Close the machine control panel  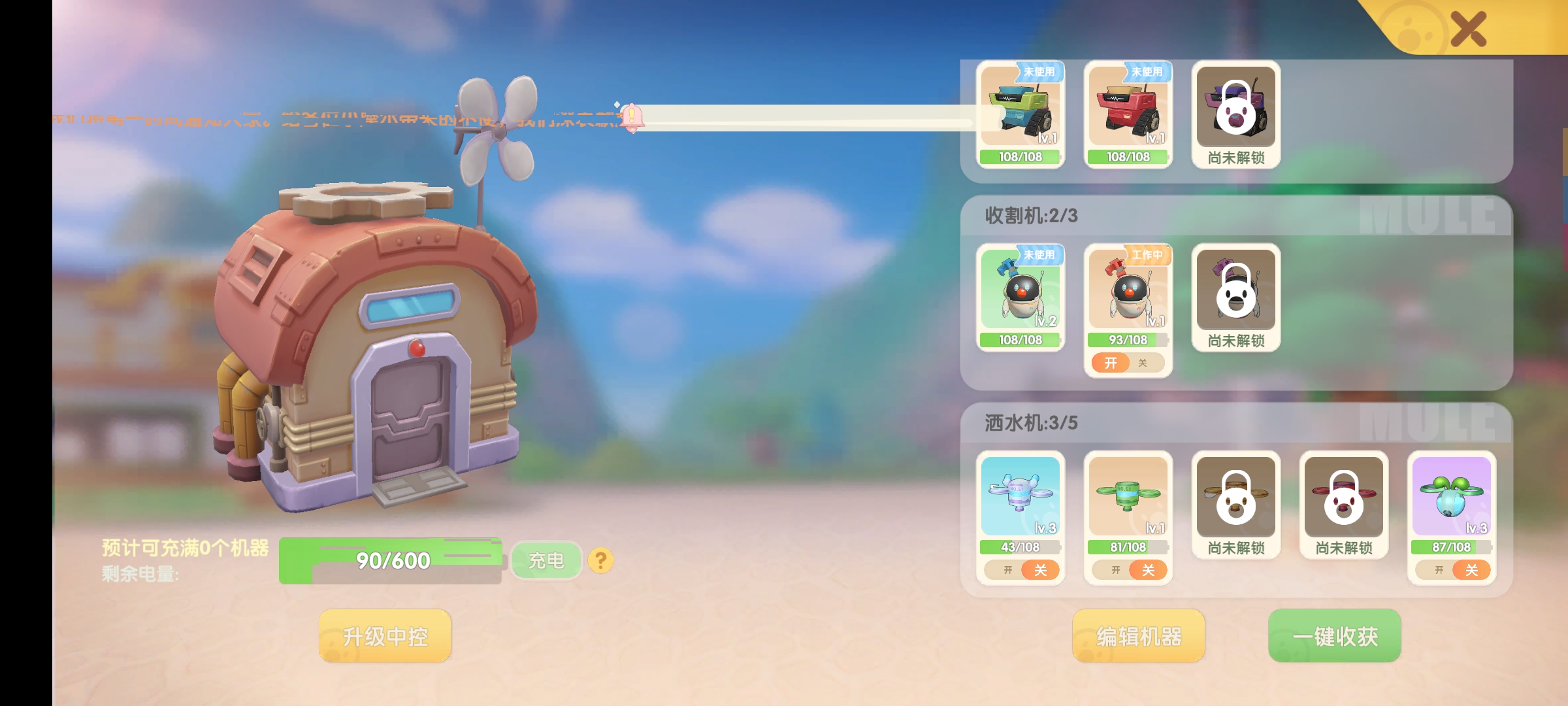[1467, 29]
